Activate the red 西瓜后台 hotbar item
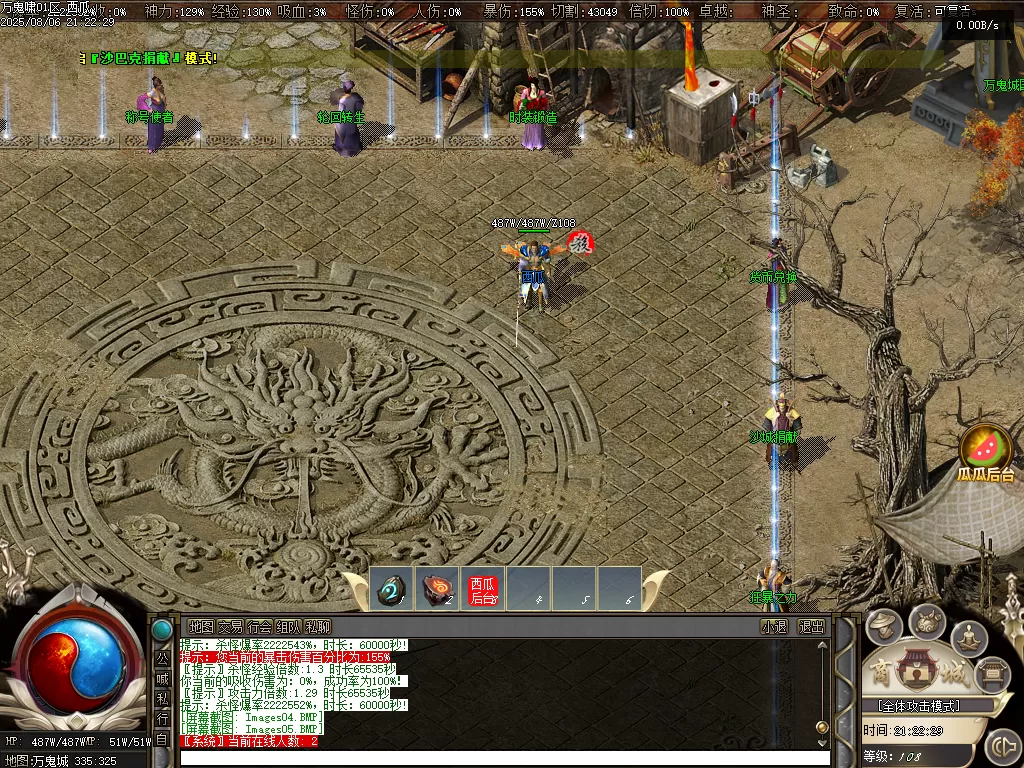 coord(483,590)
